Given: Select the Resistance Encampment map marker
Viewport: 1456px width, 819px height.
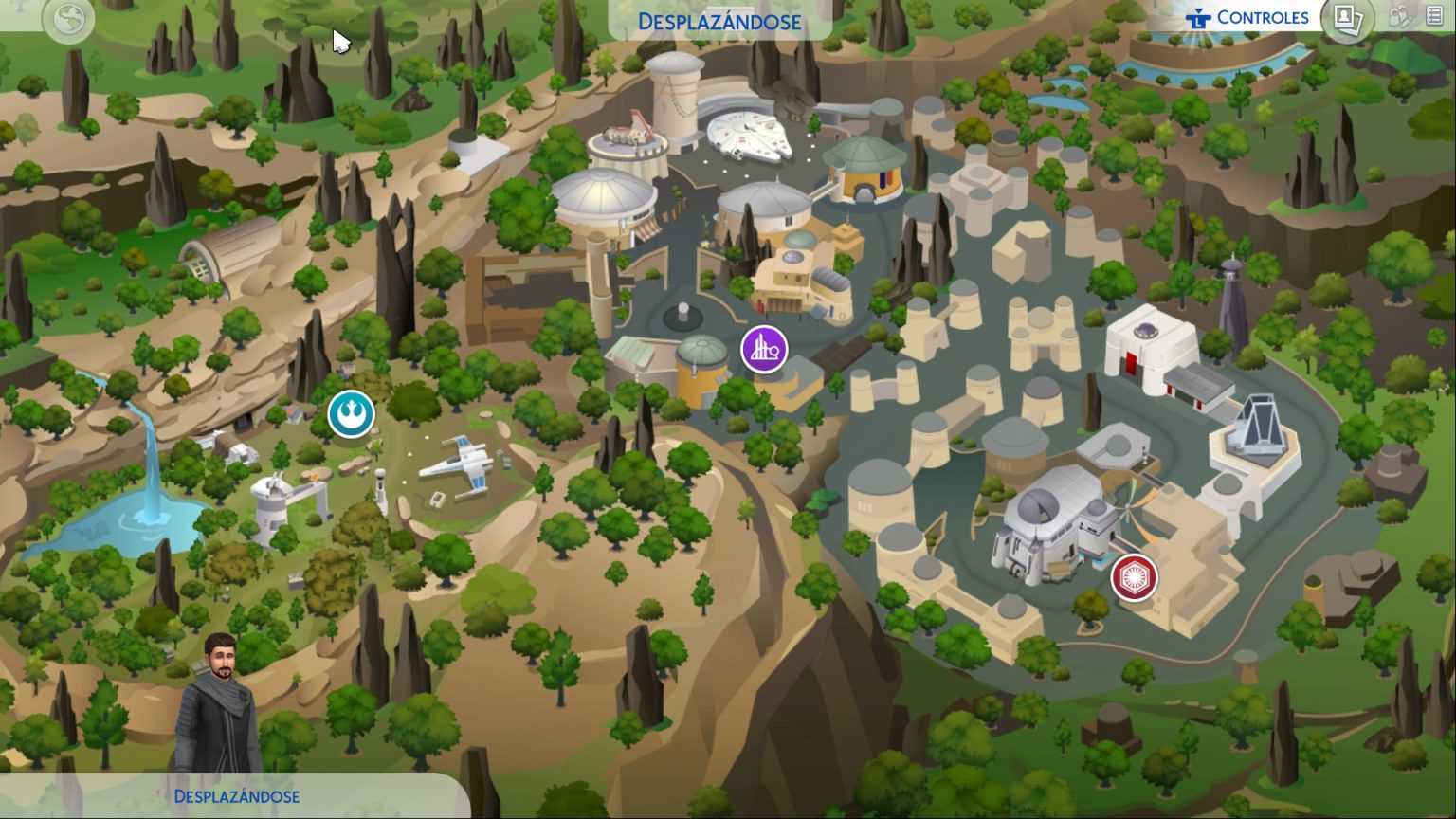Looking at the screenshot, I should pyautogui.click(x=351, y=414).
